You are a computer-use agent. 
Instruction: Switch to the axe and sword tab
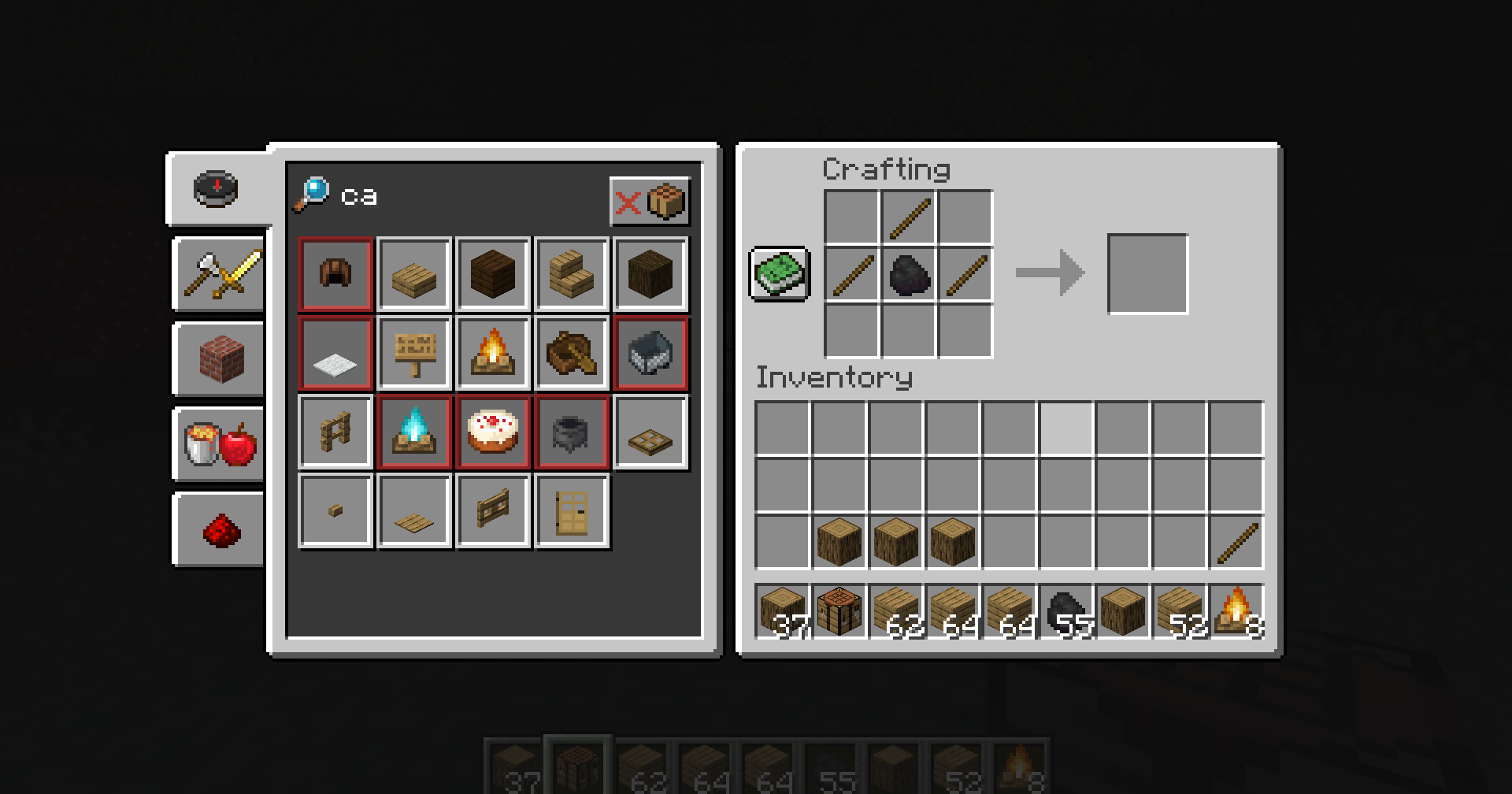220,274
